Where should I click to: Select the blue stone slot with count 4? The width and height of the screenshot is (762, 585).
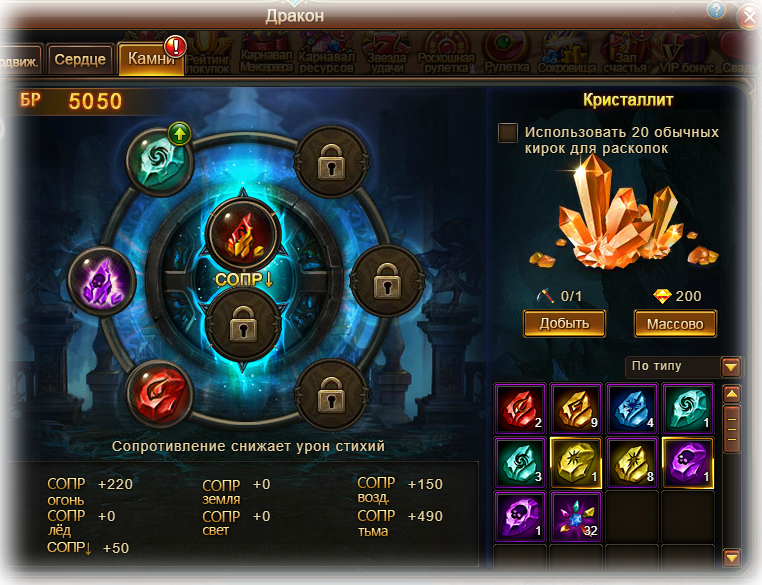633,408
